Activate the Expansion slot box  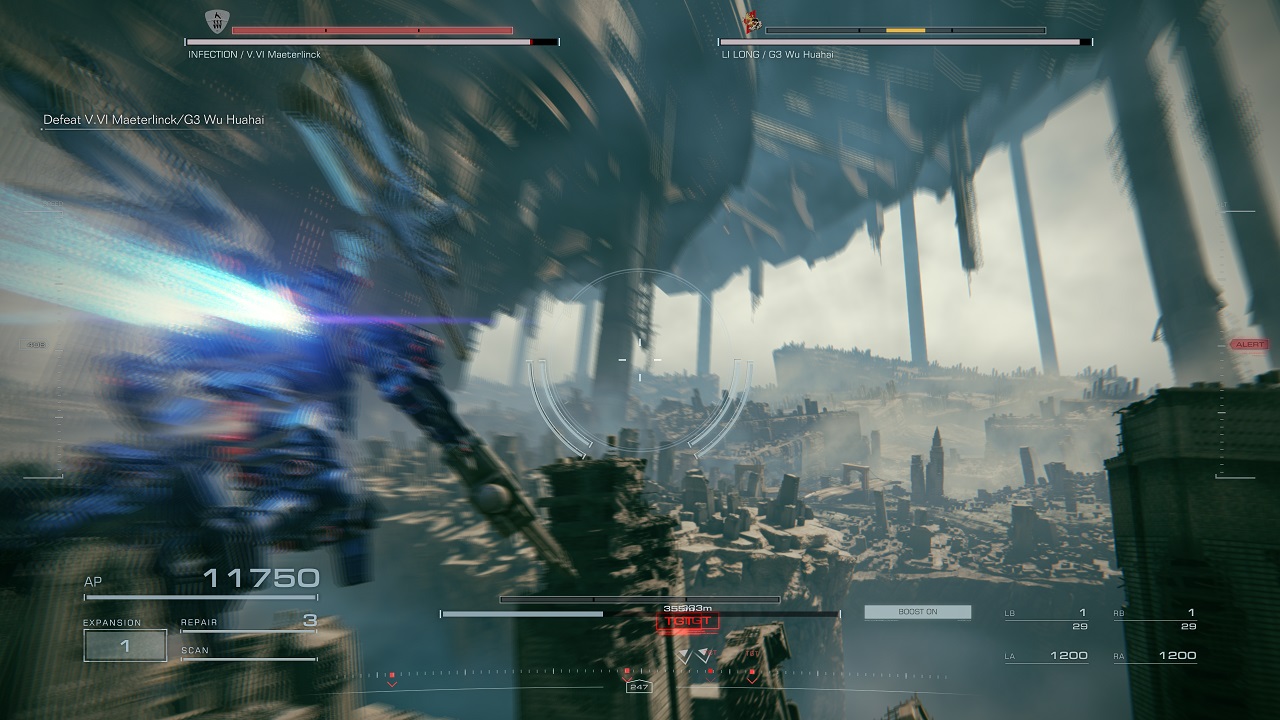(125, 645)
